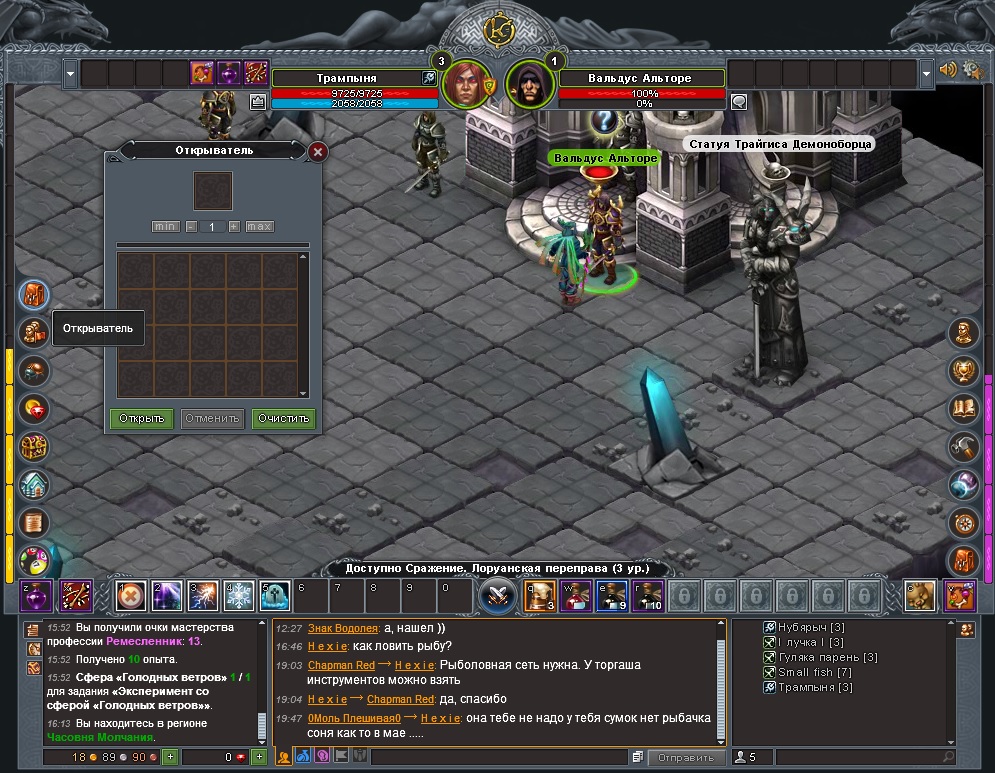Screen dimensions: 995x773
Task: Click the Очистить button
Action: click(x=284, y=418)
